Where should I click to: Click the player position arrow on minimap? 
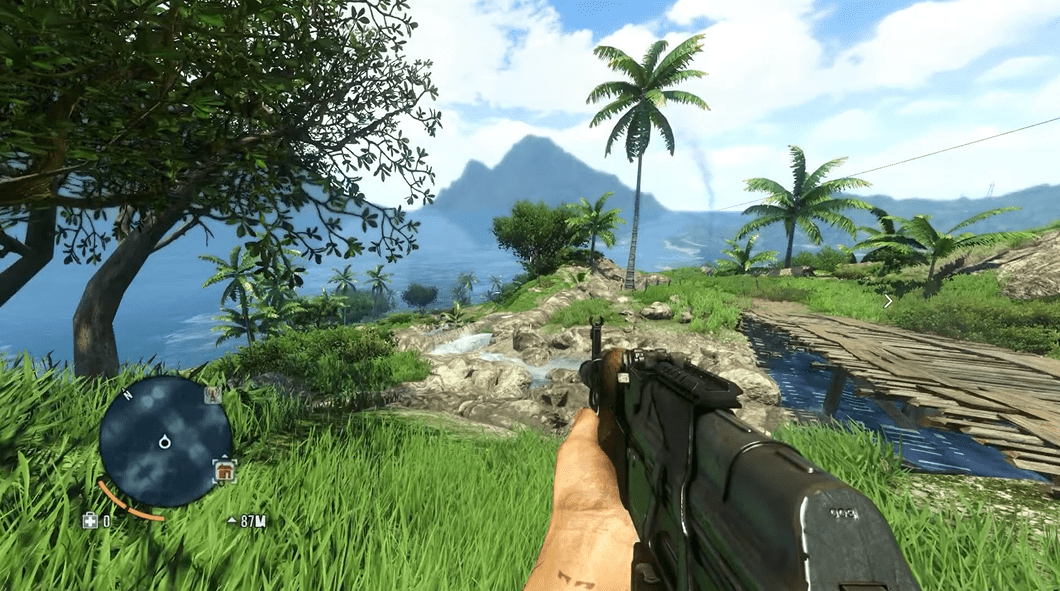[165, 441]
